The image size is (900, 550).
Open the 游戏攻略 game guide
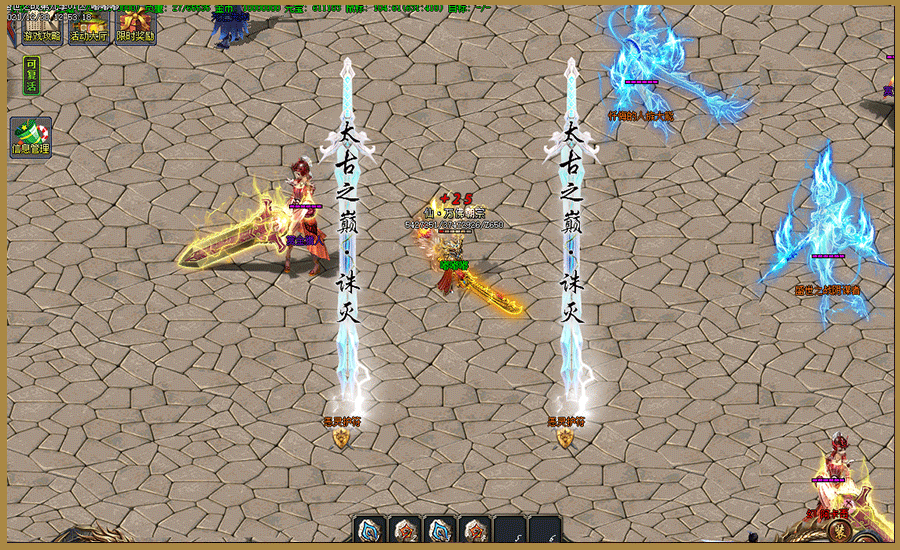pyautogui.click(x=42, y=28)
